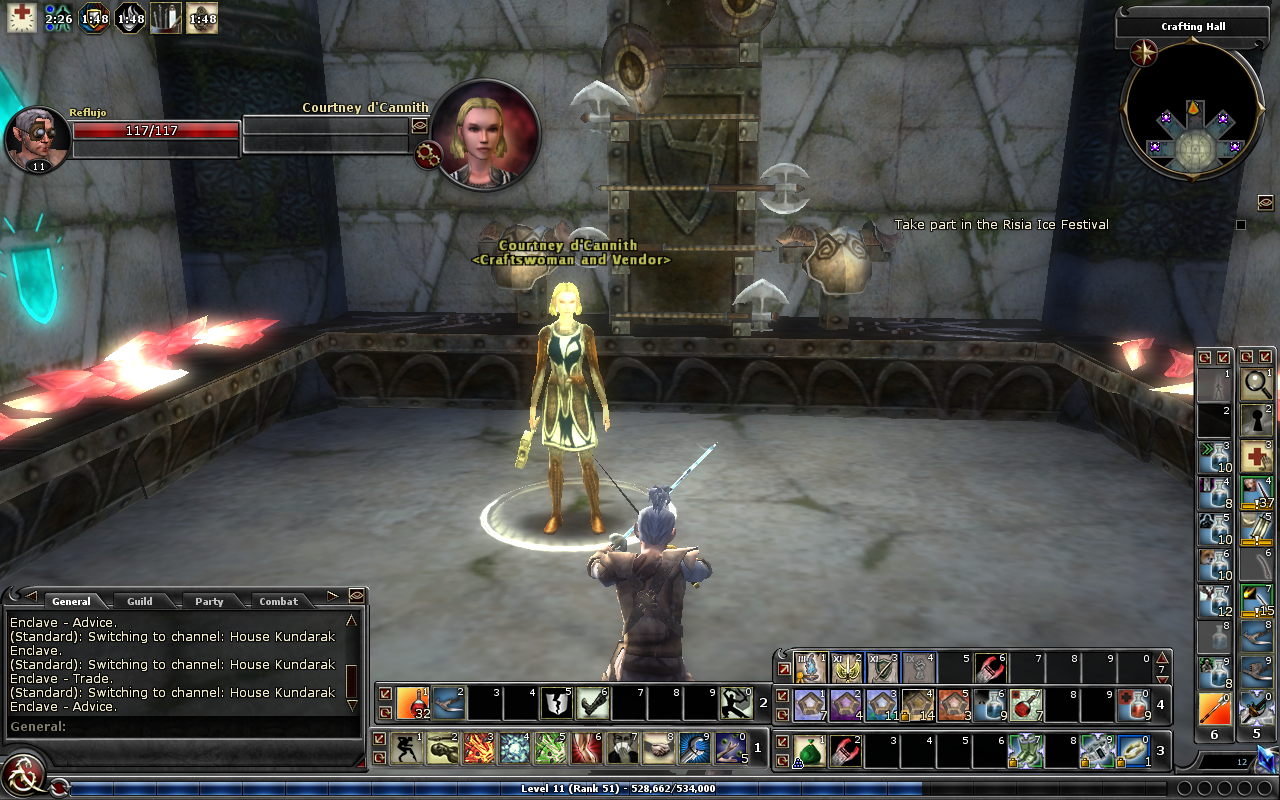Use the red potion with 32 charges
Screen dimensions: 1280x800
(x=413, y=703)
